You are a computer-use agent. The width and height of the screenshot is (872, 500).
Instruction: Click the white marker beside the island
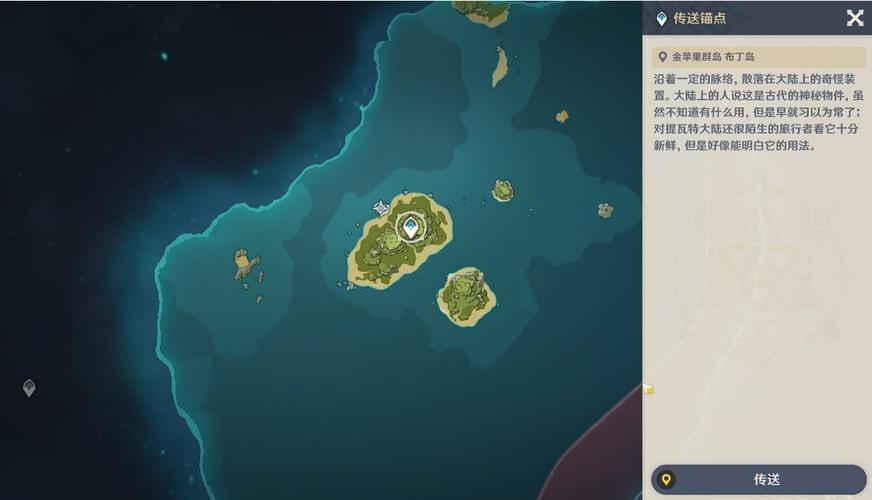[381, 208]
